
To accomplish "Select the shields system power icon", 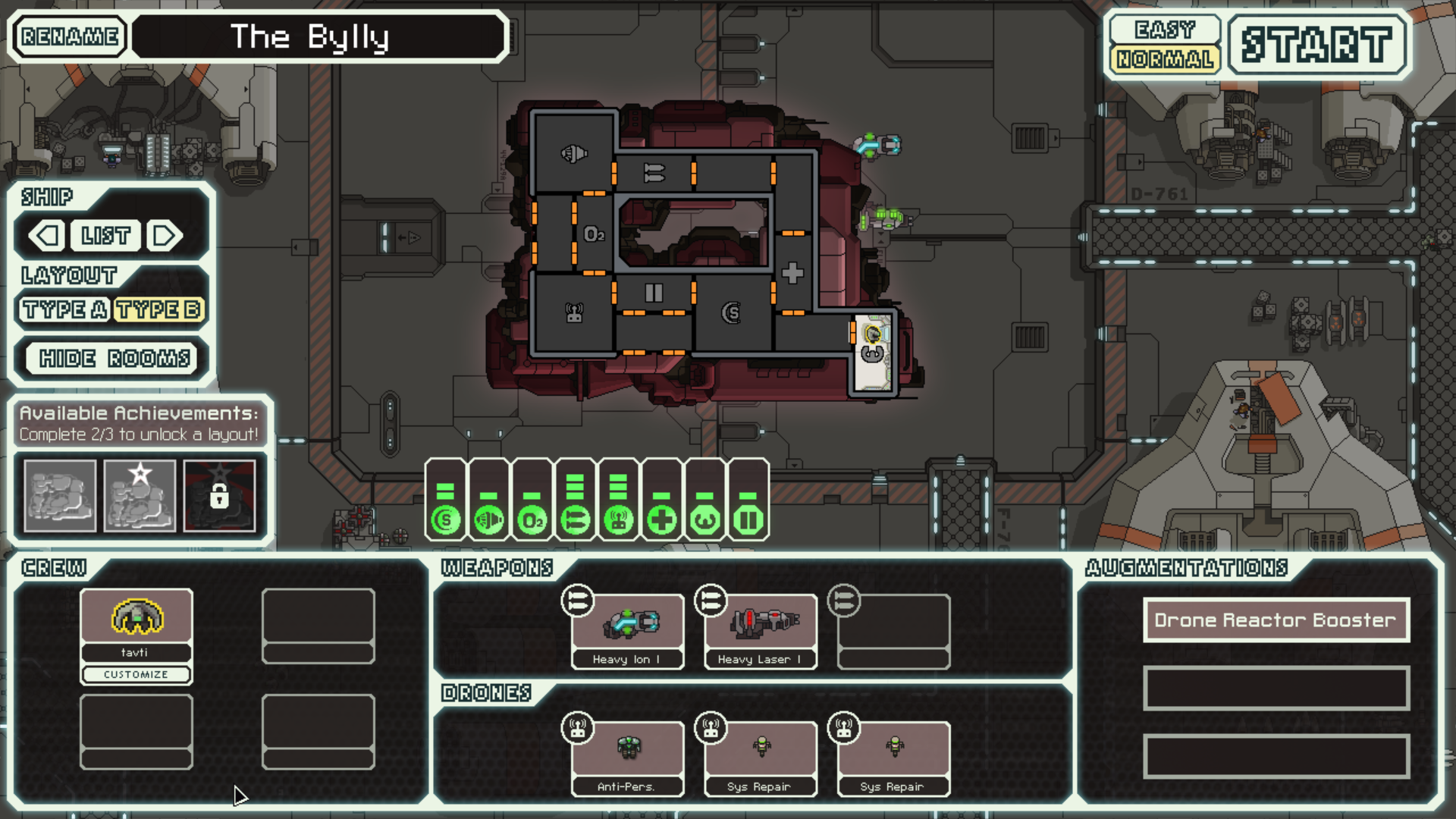I will coord(445,520).
